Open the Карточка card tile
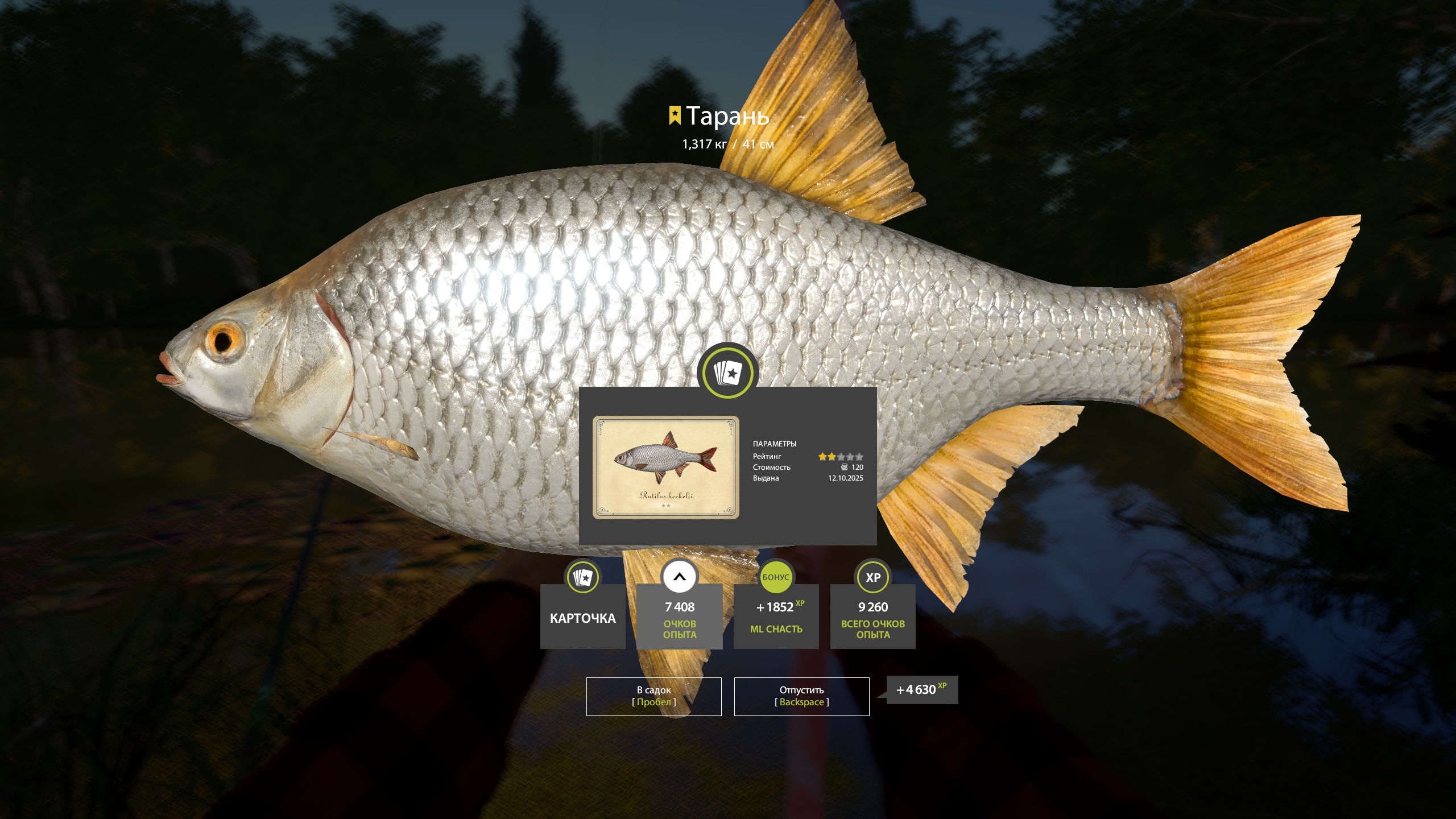 (x=582, y=617)
